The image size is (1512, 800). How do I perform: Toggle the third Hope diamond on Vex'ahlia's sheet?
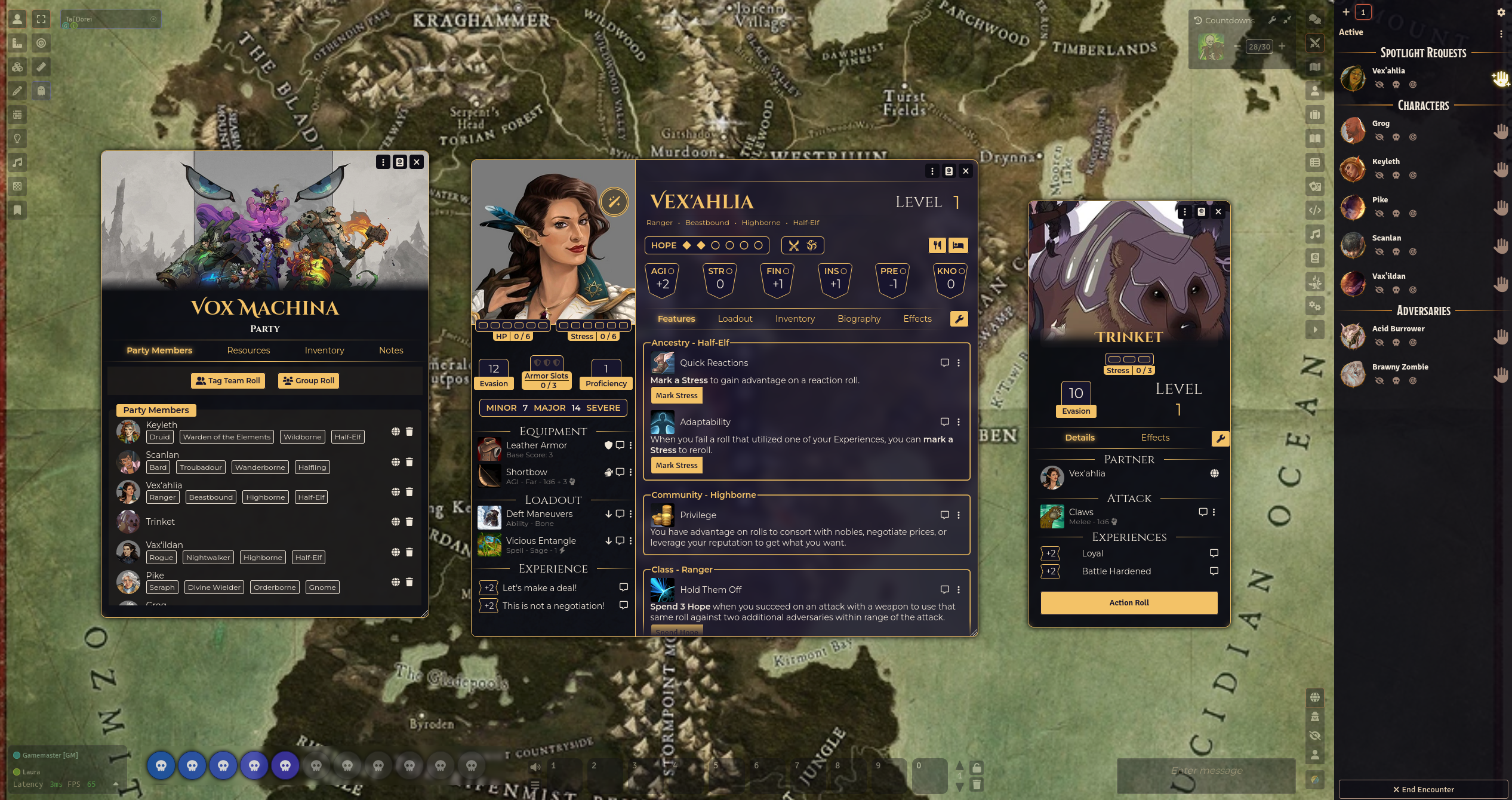(x=715, y=245)
